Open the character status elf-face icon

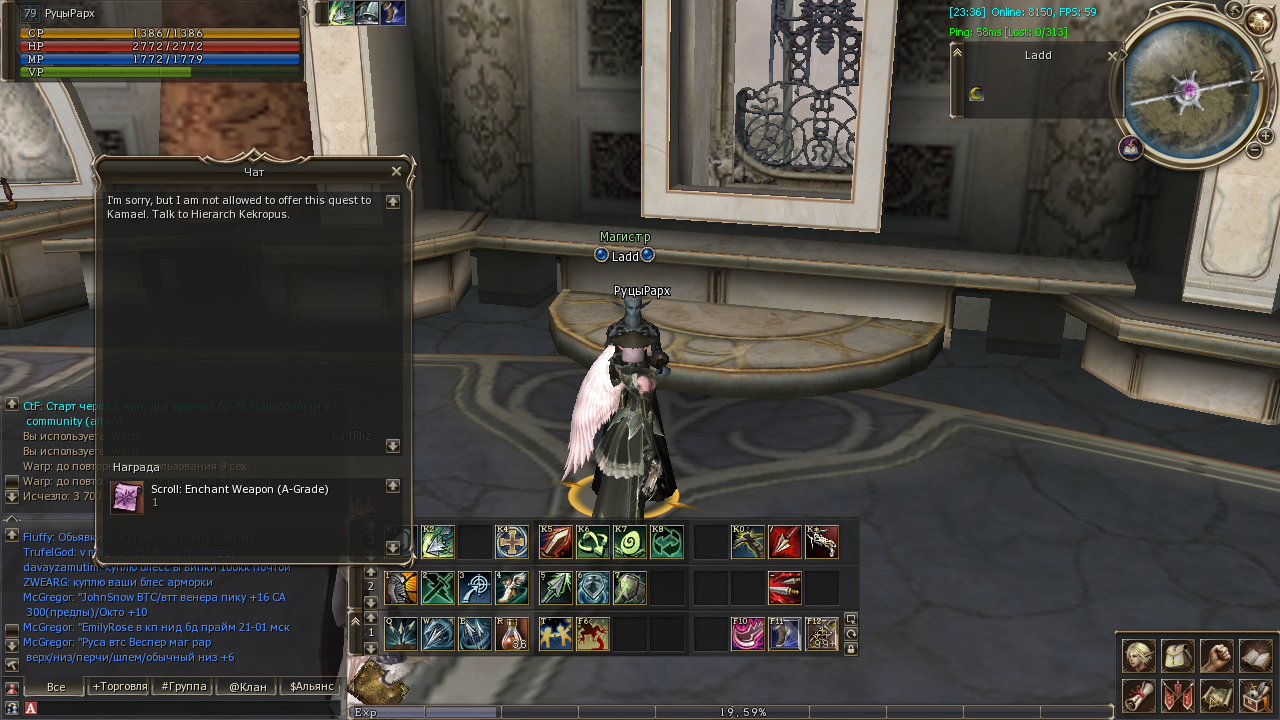(x=1139, y=656)
